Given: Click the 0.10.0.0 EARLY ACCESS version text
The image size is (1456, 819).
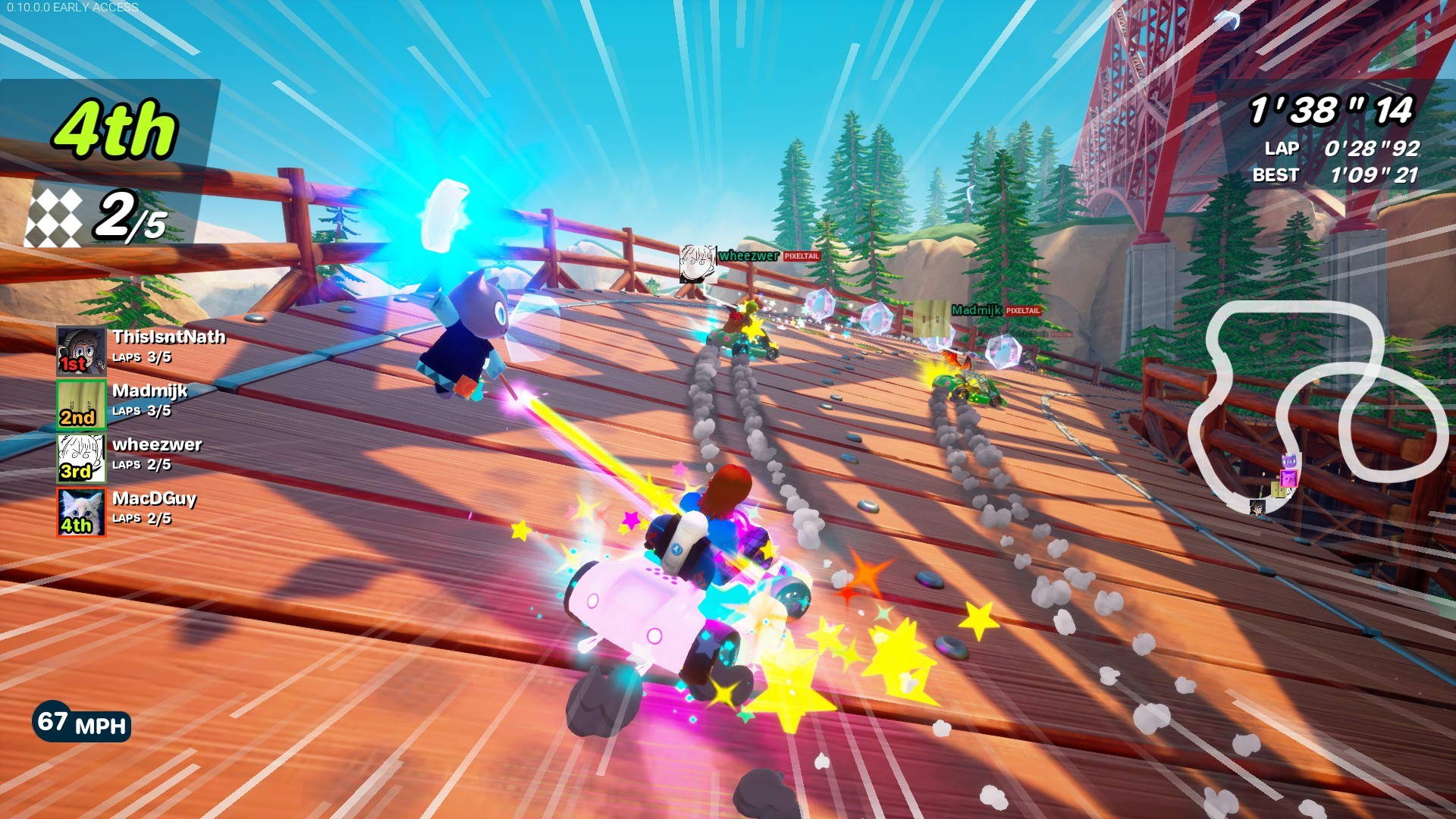Looking at the screenshot, I should 72,8.
